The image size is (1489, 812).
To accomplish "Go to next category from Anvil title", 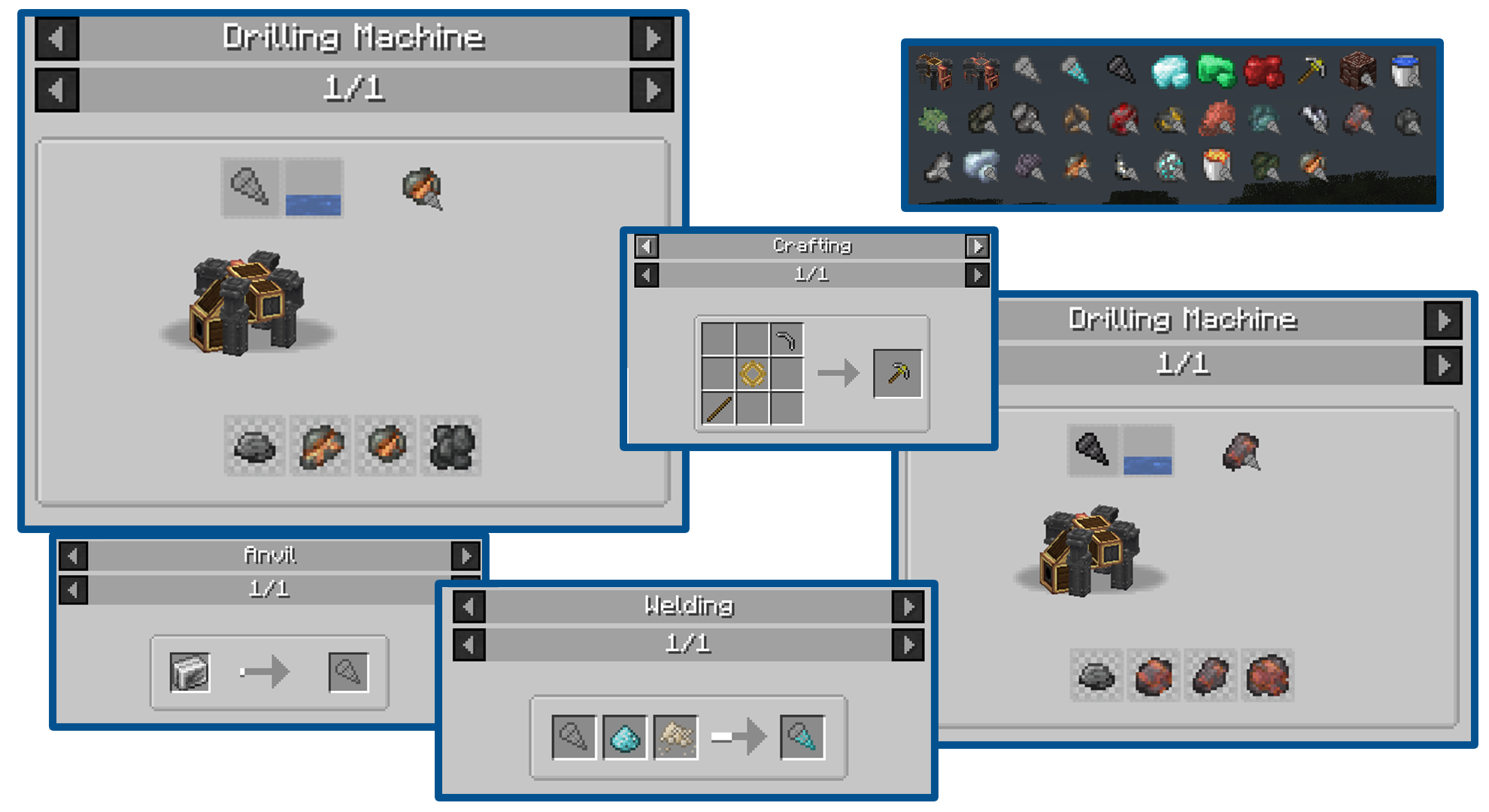I will 466,556.
